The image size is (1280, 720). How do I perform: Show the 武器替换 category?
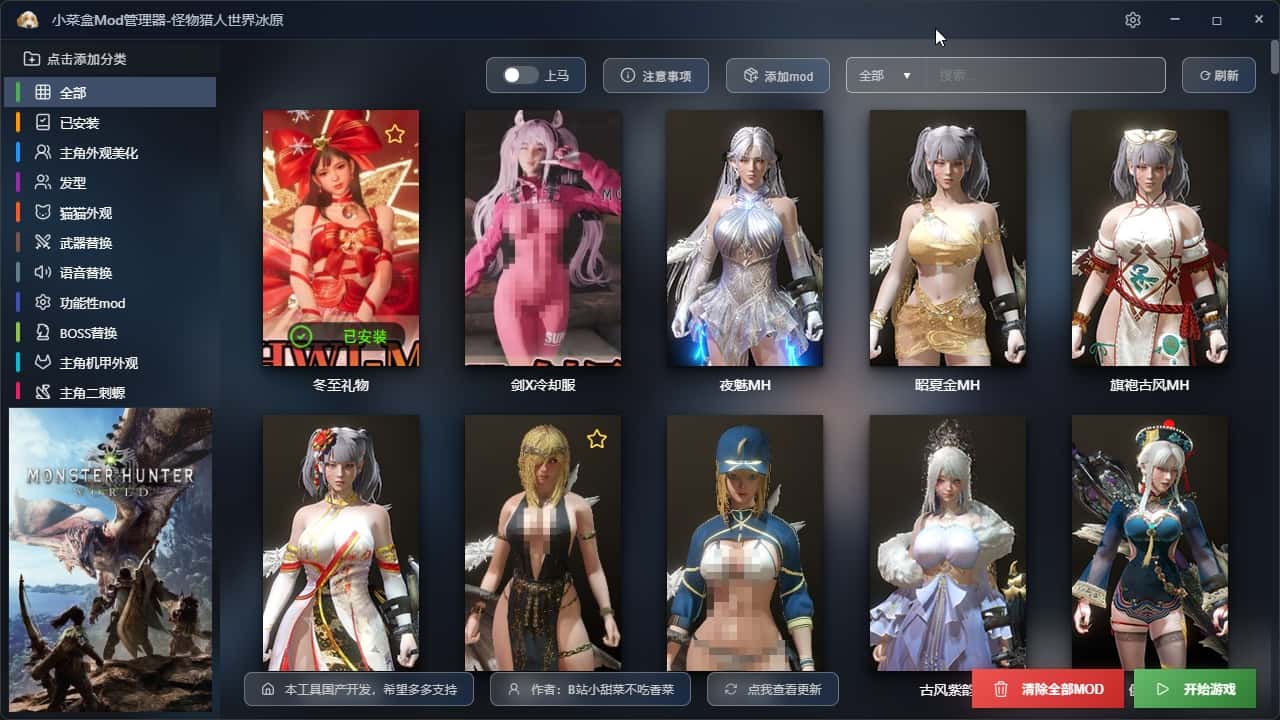(86, 243)
